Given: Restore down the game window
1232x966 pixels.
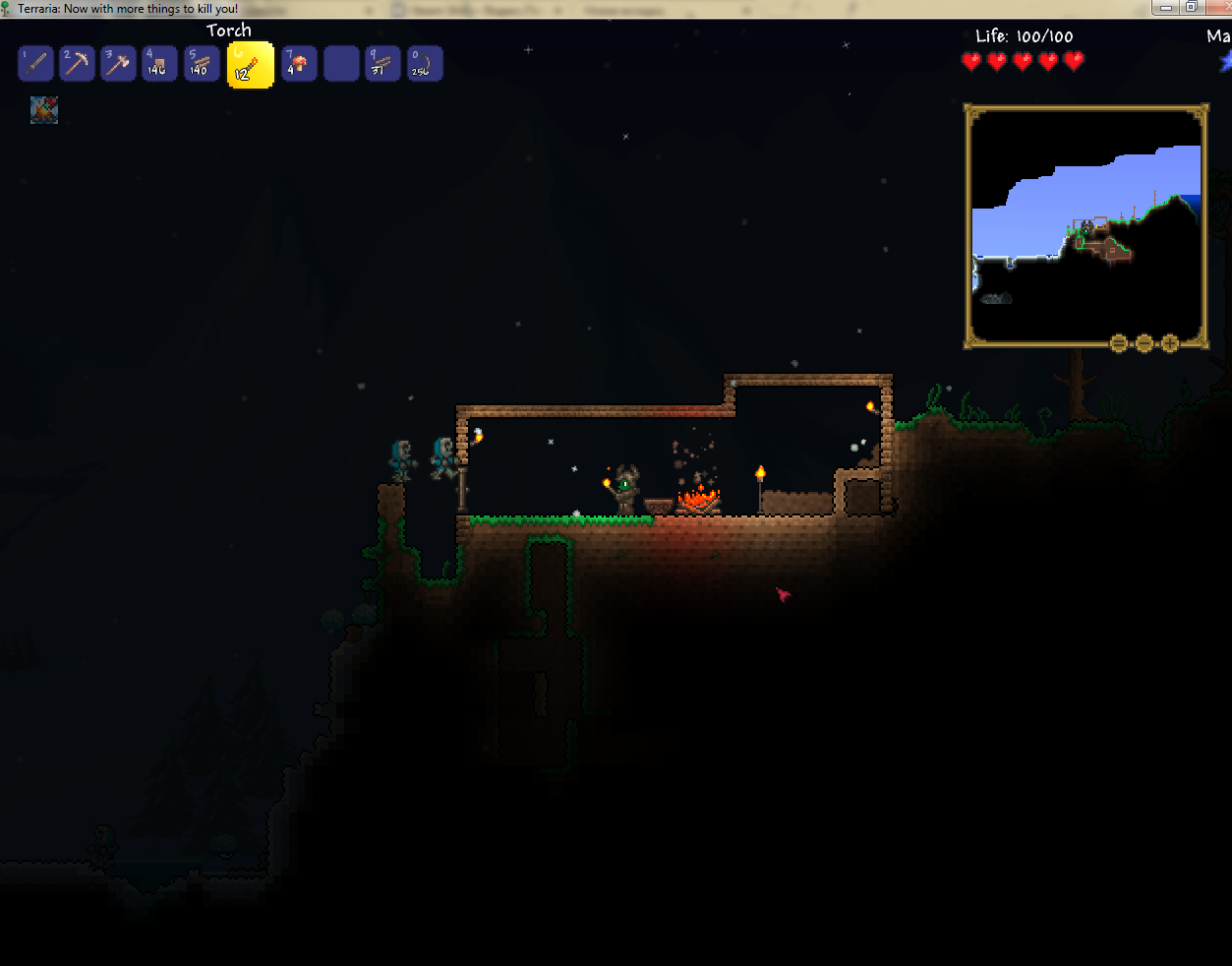Looking at the screenshot, I should 1191,8.
